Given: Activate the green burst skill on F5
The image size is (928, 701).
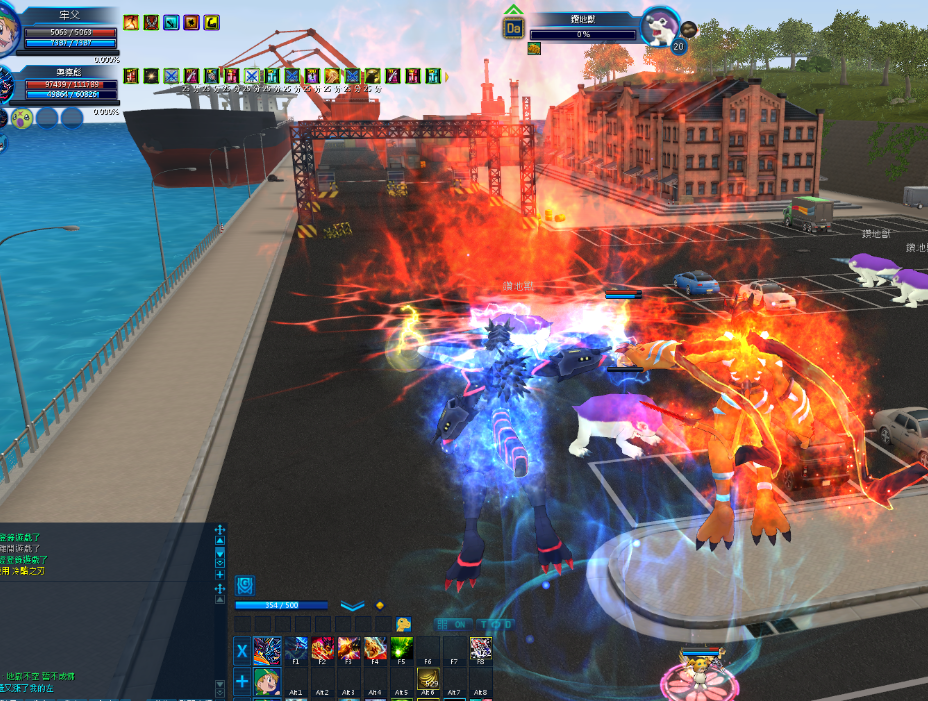Looking at the screenshot, I should click(x=401, y=649).
